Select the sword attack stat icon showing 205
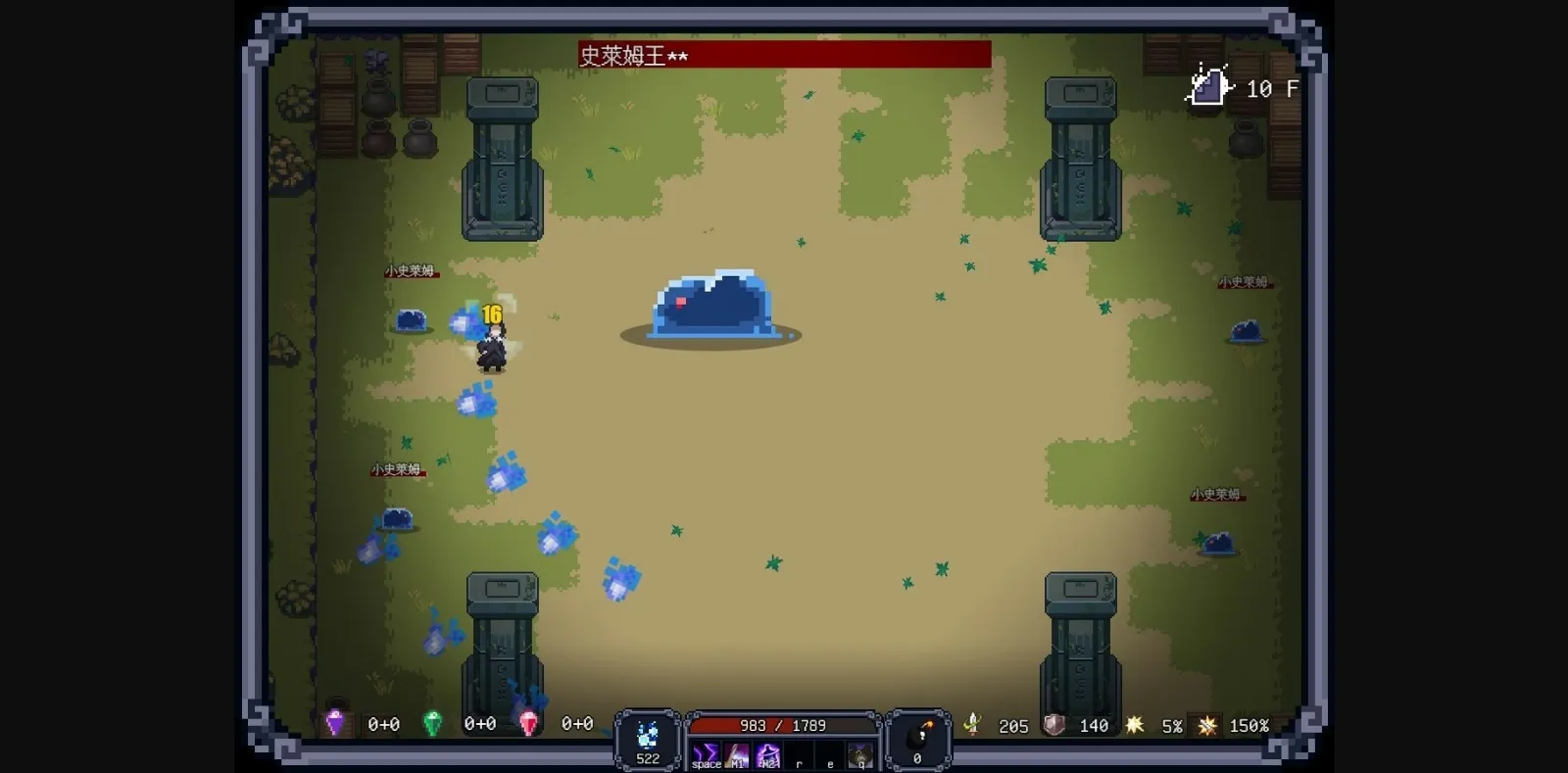 [974, 725]
